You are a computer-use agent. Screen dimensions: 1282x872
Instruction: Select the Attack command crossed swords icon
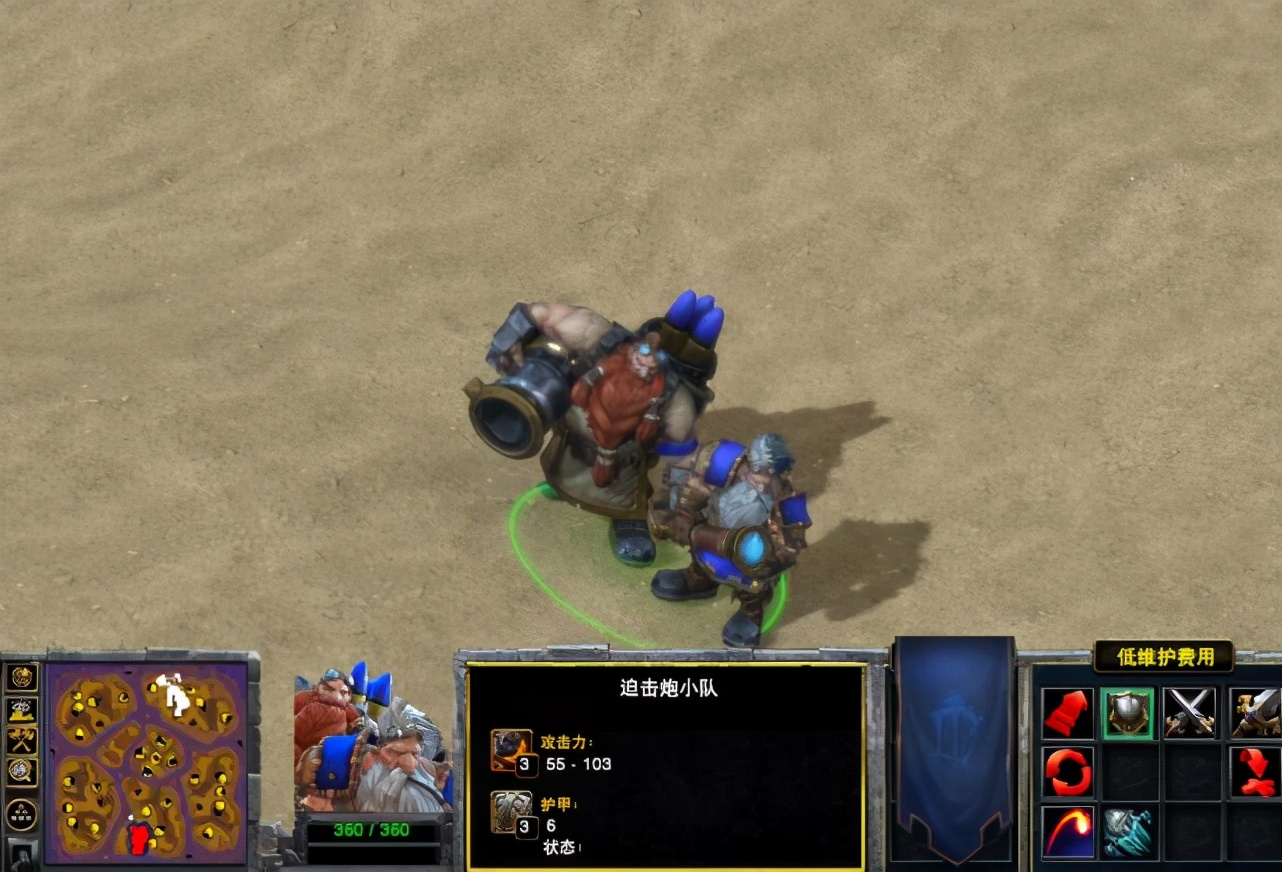point(1190,712)
